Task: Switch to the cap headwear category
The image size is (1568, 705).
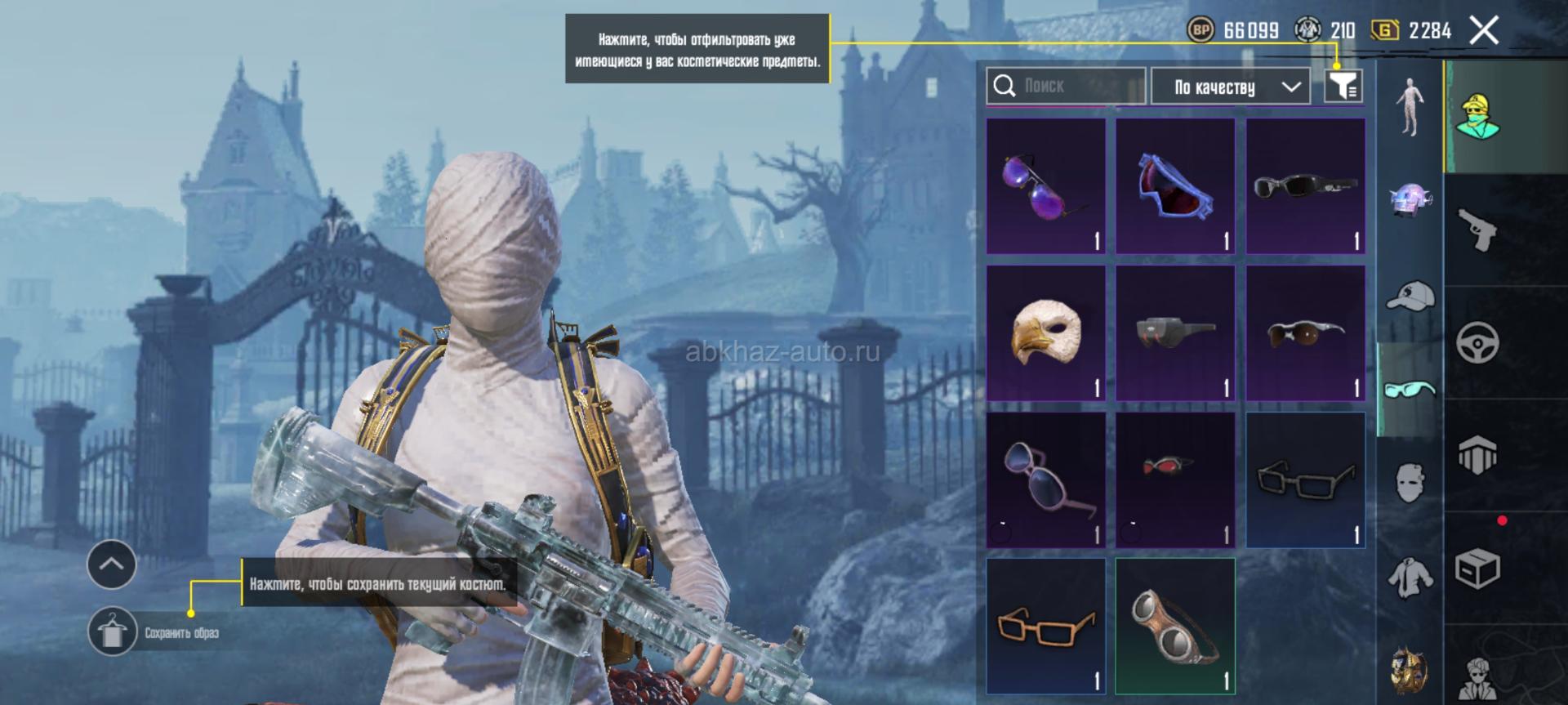Action: tap(1410, 296)
